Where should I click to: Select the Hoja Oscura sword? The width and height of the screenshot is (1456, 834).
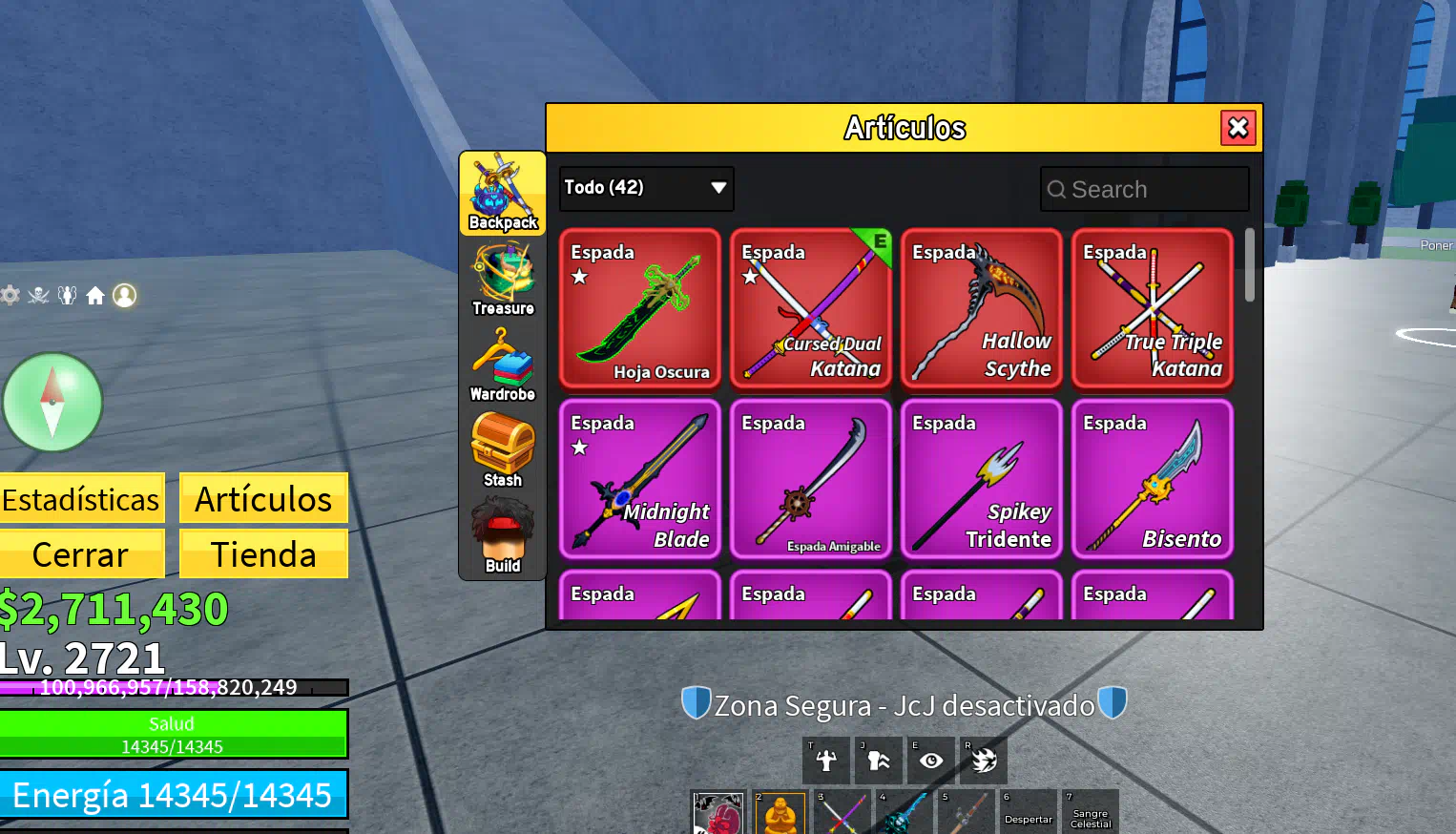640,308
